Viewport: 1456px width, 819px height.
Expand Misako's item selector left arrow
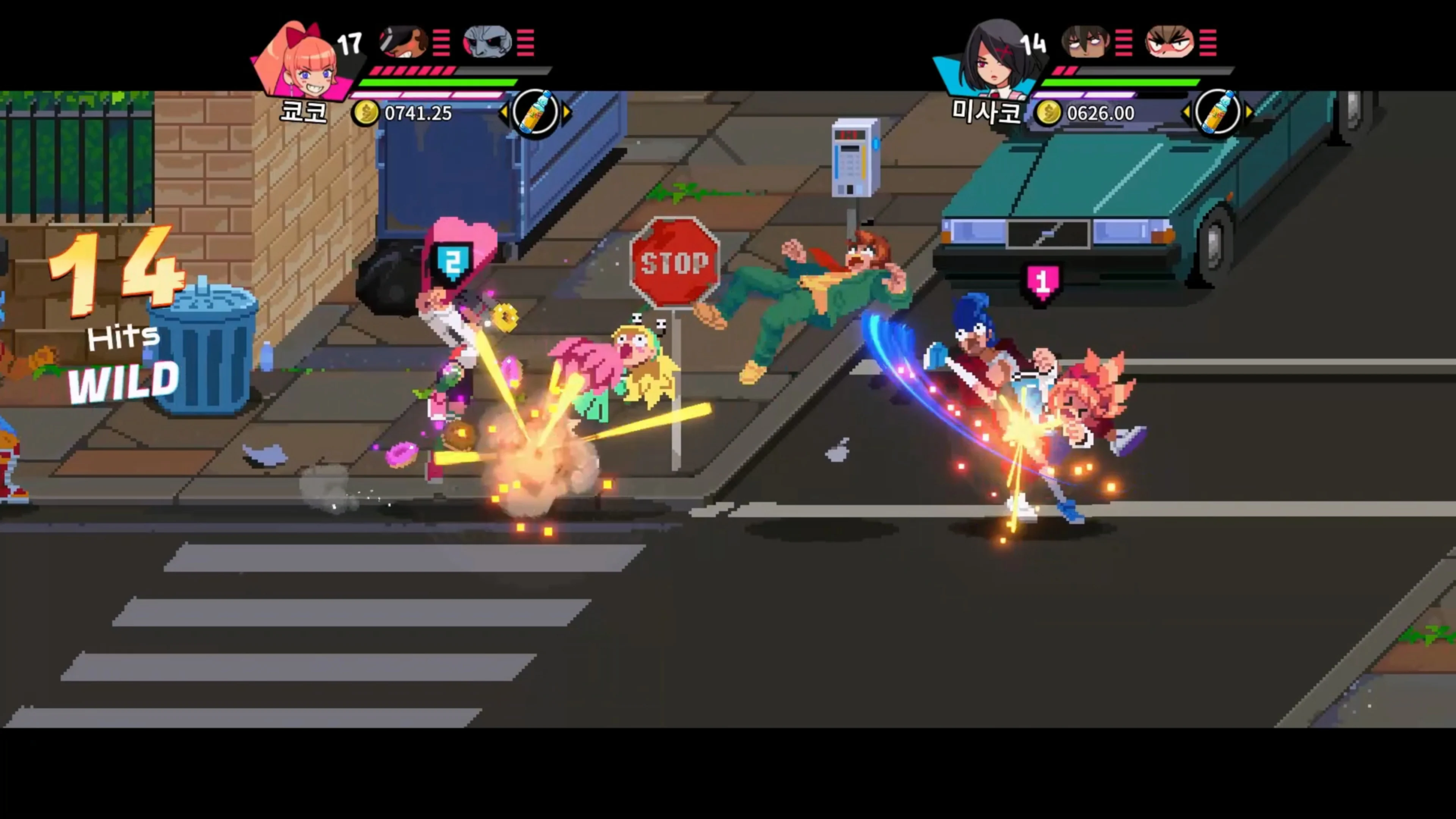1188,112
